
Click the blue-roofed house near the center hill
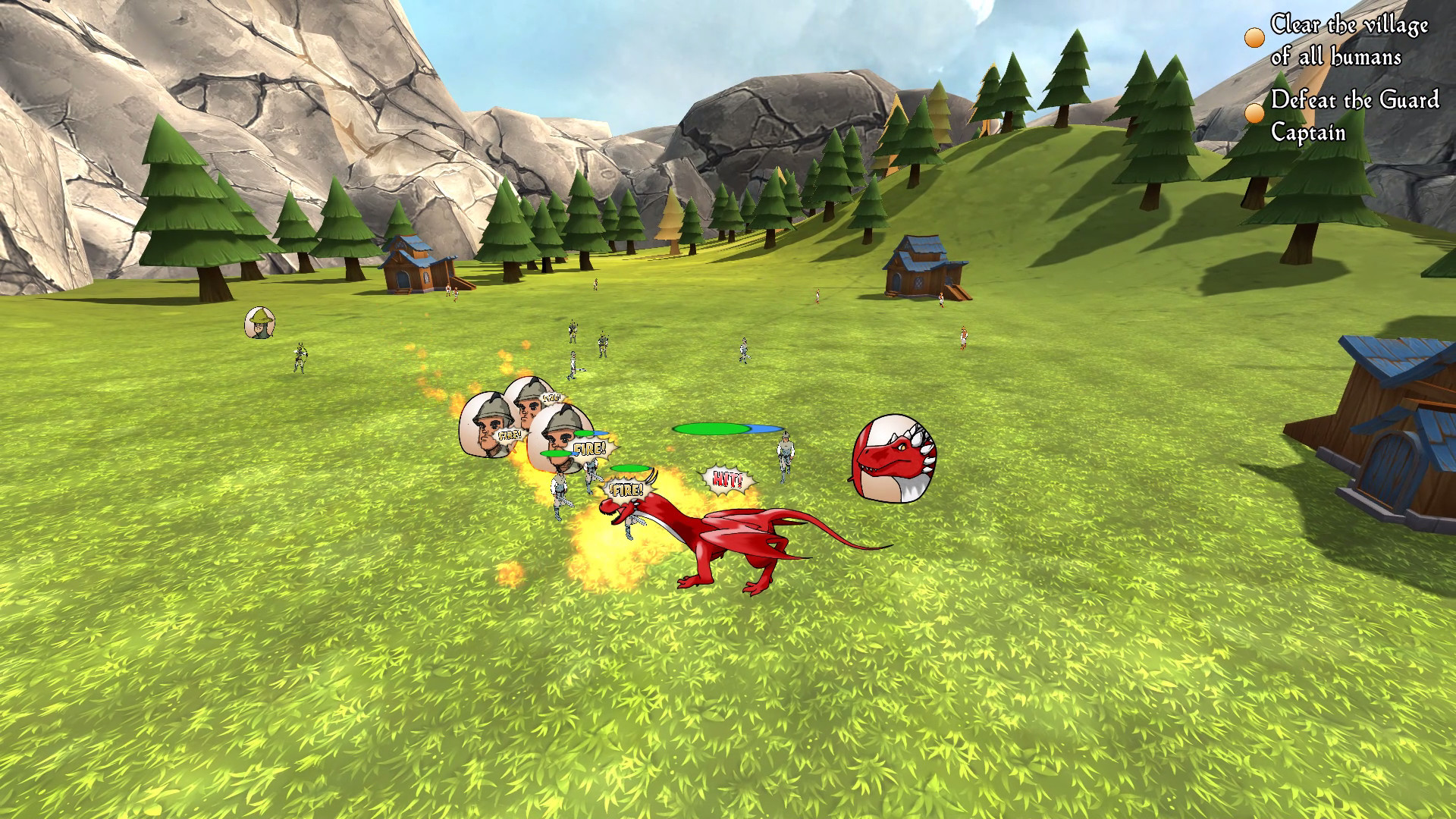[919, 265]
